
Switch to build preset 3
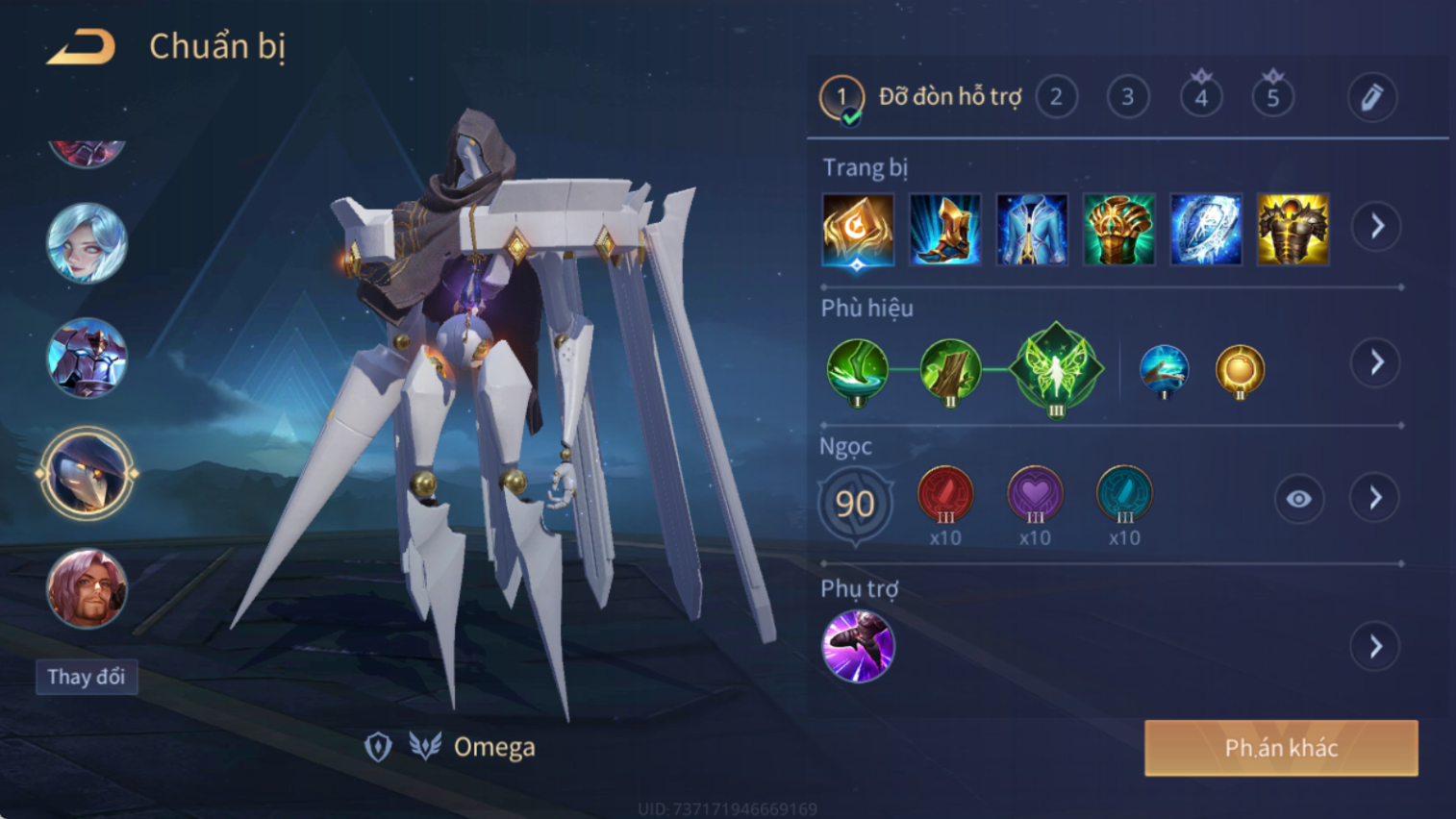coord(1127,97)
